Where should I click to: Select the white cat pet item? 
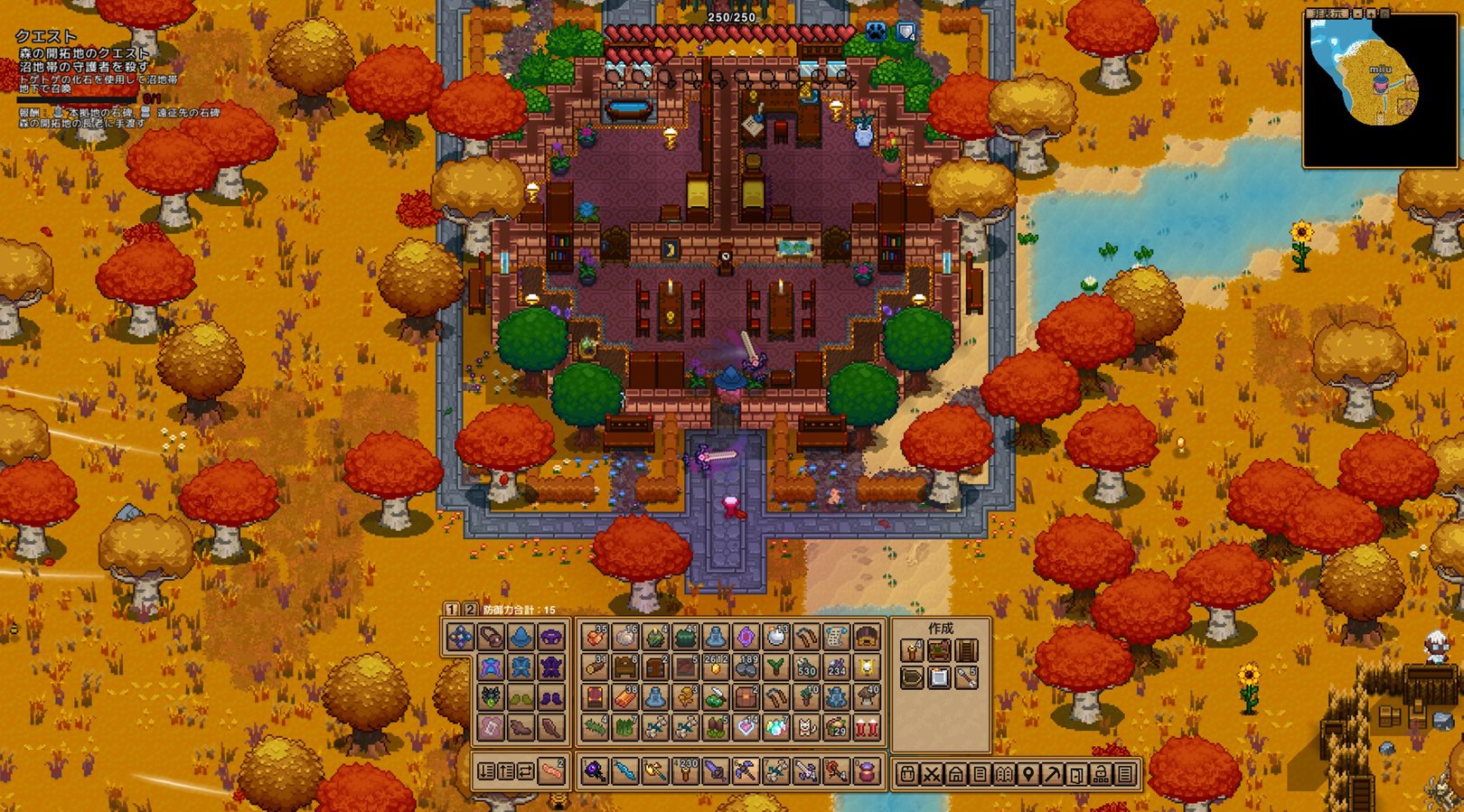click(806, 727)
